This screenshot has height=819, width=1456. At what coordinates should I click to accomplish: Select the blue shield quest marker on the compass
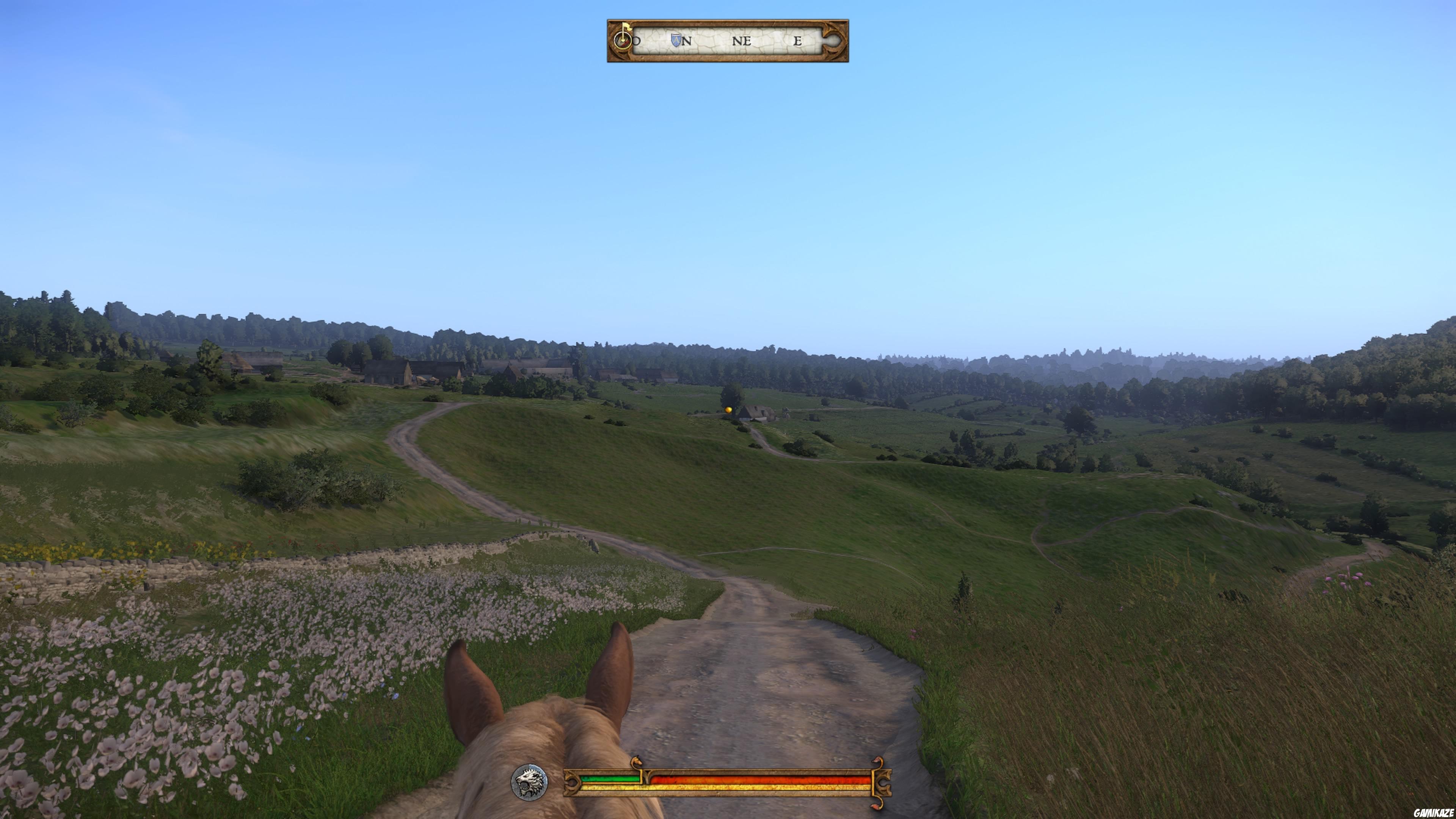(x=676, y=41)
